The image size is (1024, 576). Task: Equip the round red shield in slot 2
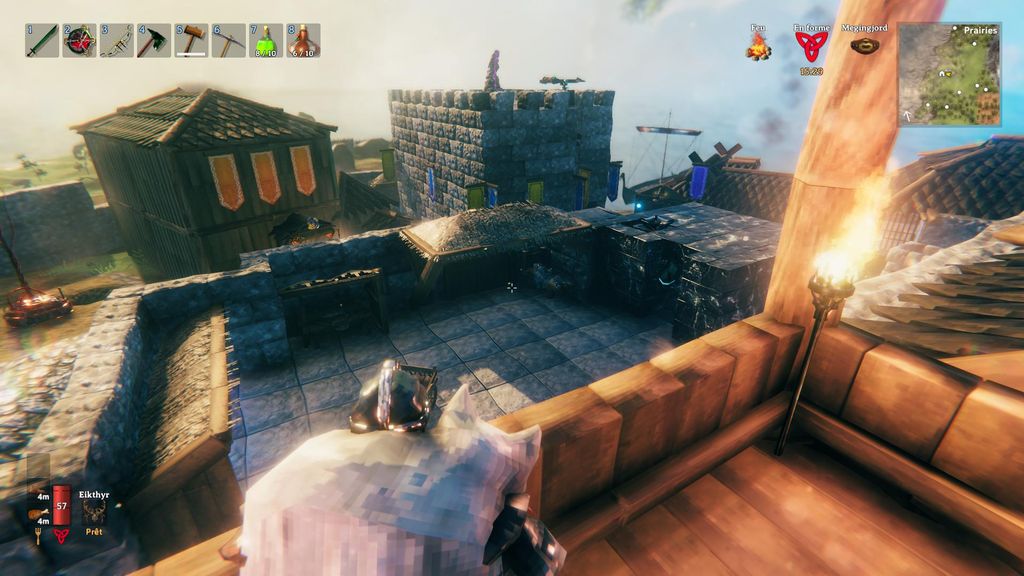(79, 40)
